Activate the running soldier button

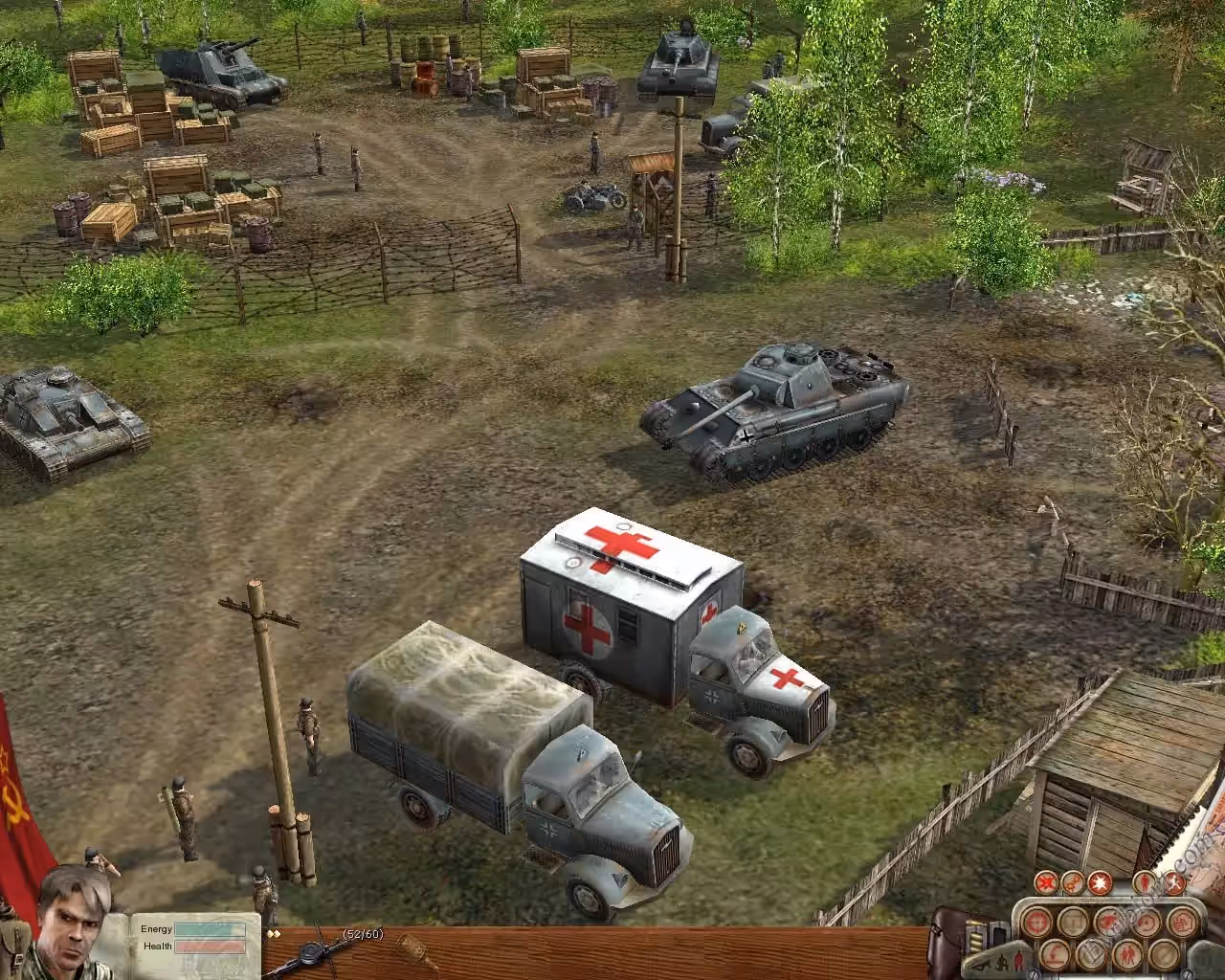[1176, 883]
